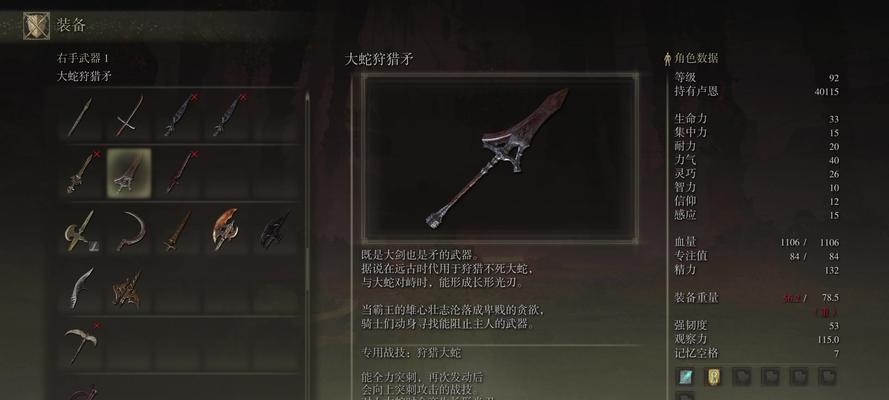
Task: Select the bronze short sword slot
Action: (x=178, y=230)
